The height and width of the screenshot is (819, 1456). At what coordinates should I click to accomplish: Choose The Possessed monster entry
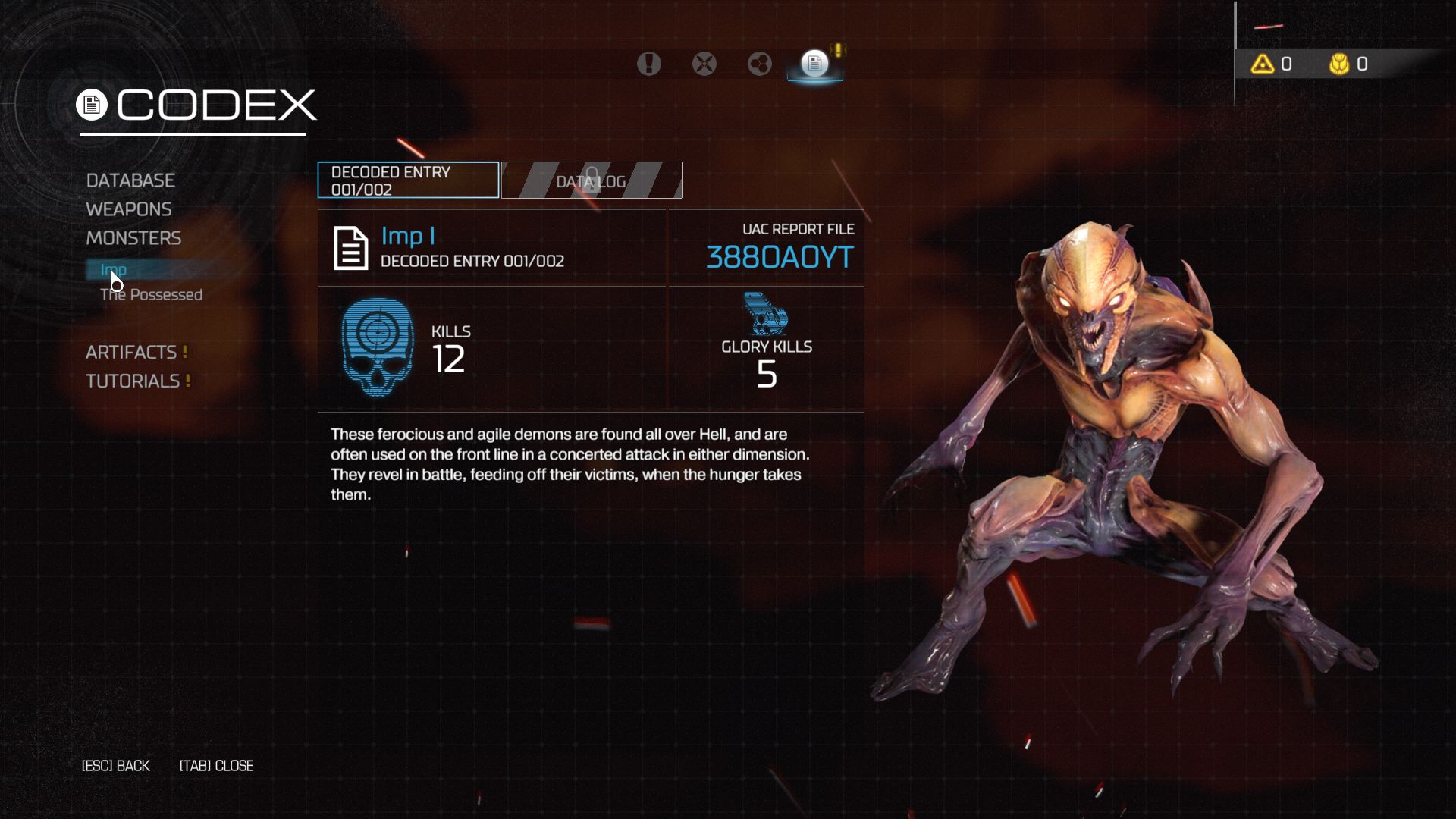[151, 295]
